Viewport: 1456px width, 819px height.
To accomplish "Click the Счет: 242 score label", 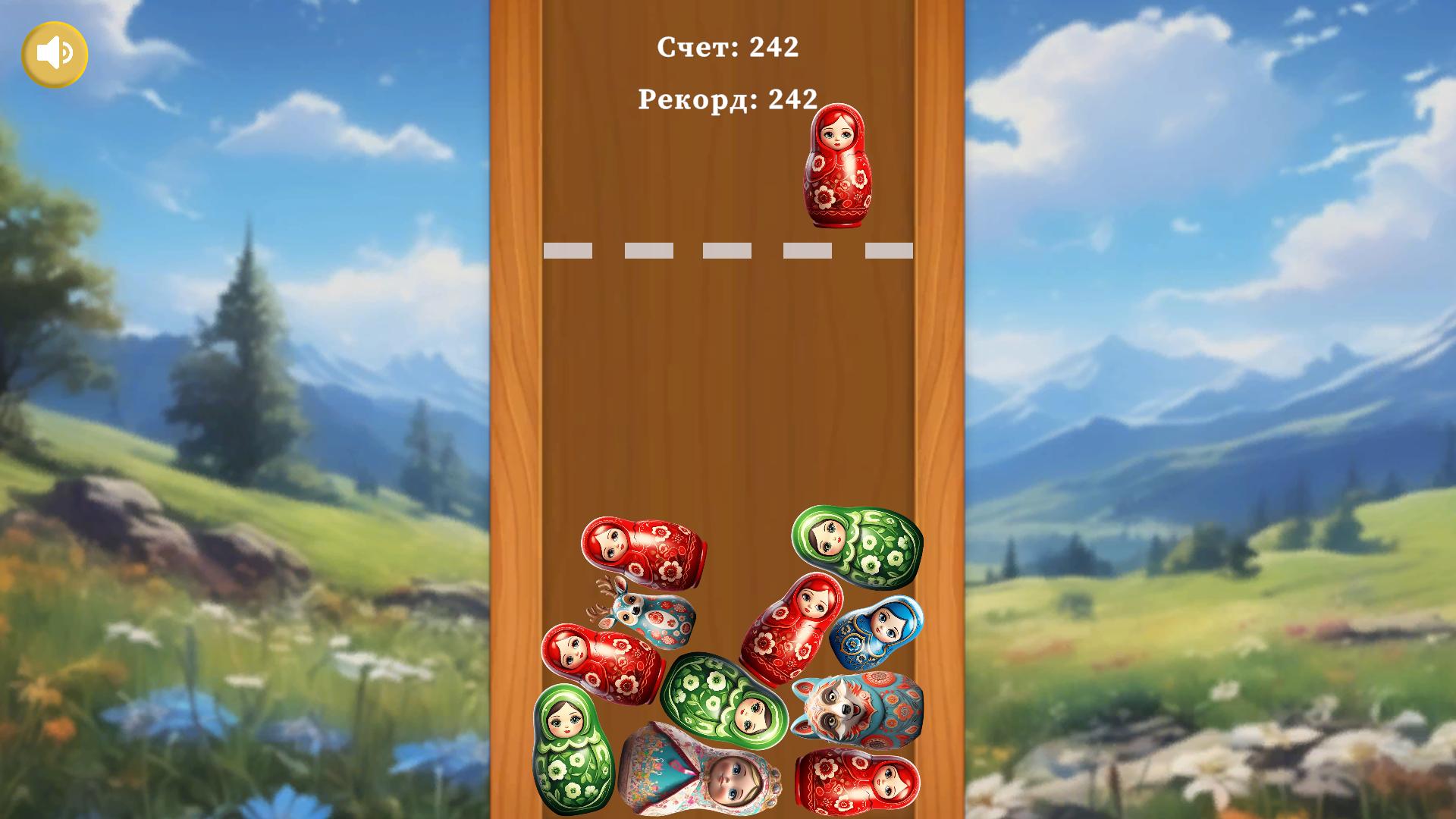I will [x=727, y=47].
